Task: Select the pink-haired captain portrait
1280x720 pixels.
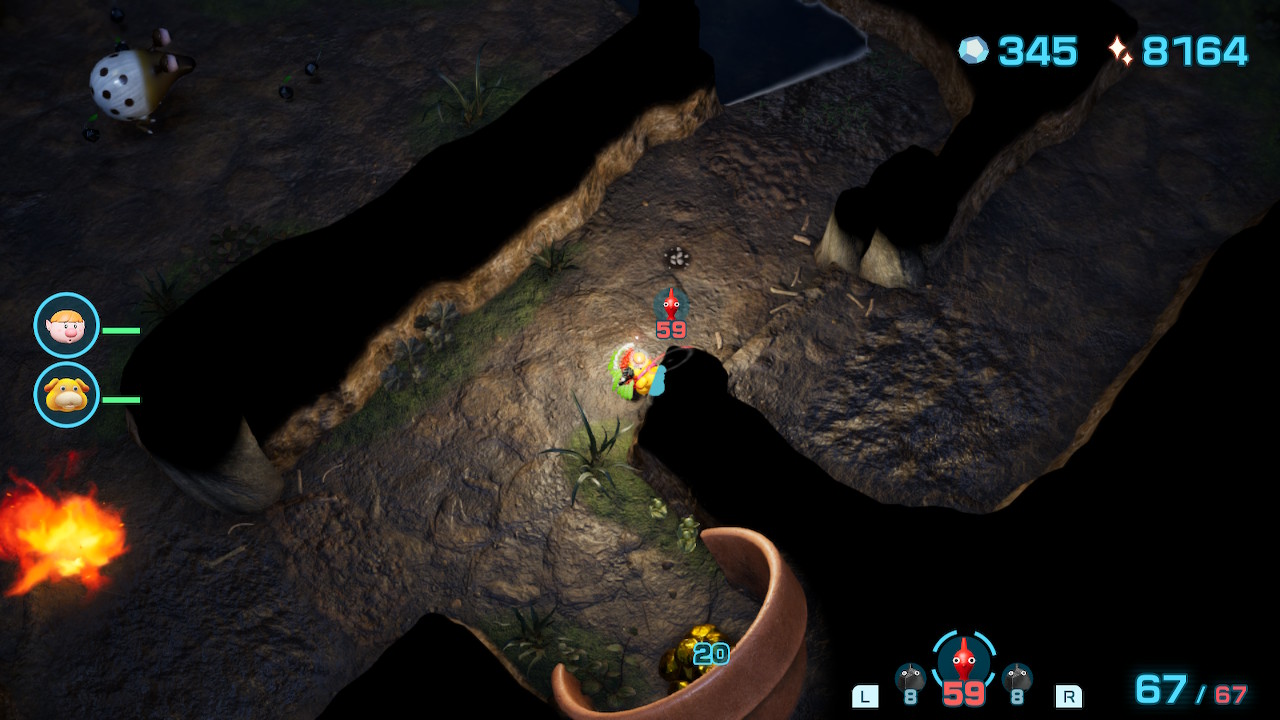Action: tap(67, 325)
